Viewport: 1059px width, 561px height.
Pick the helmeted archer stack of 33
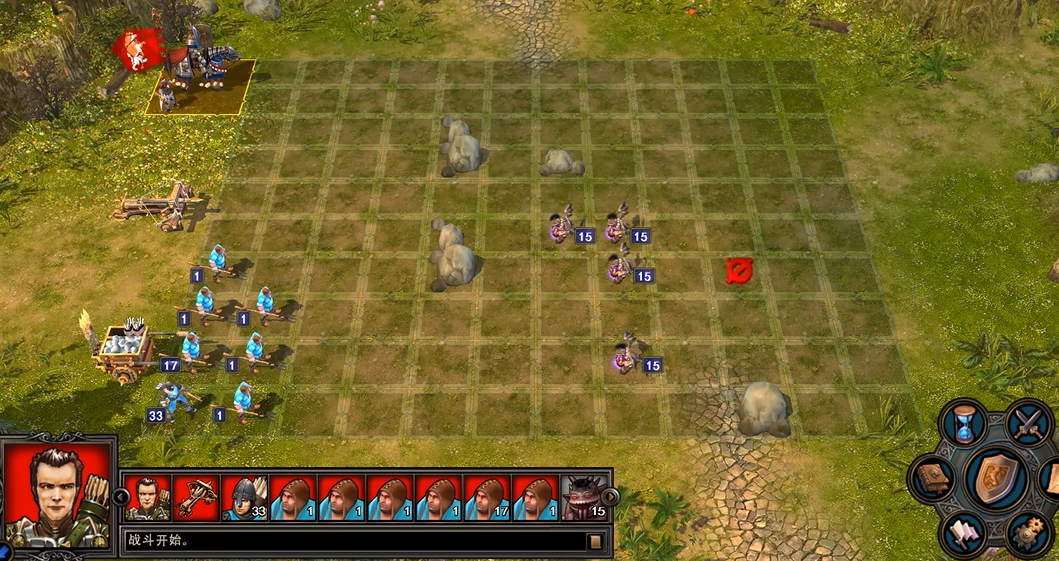coord(245,496)
